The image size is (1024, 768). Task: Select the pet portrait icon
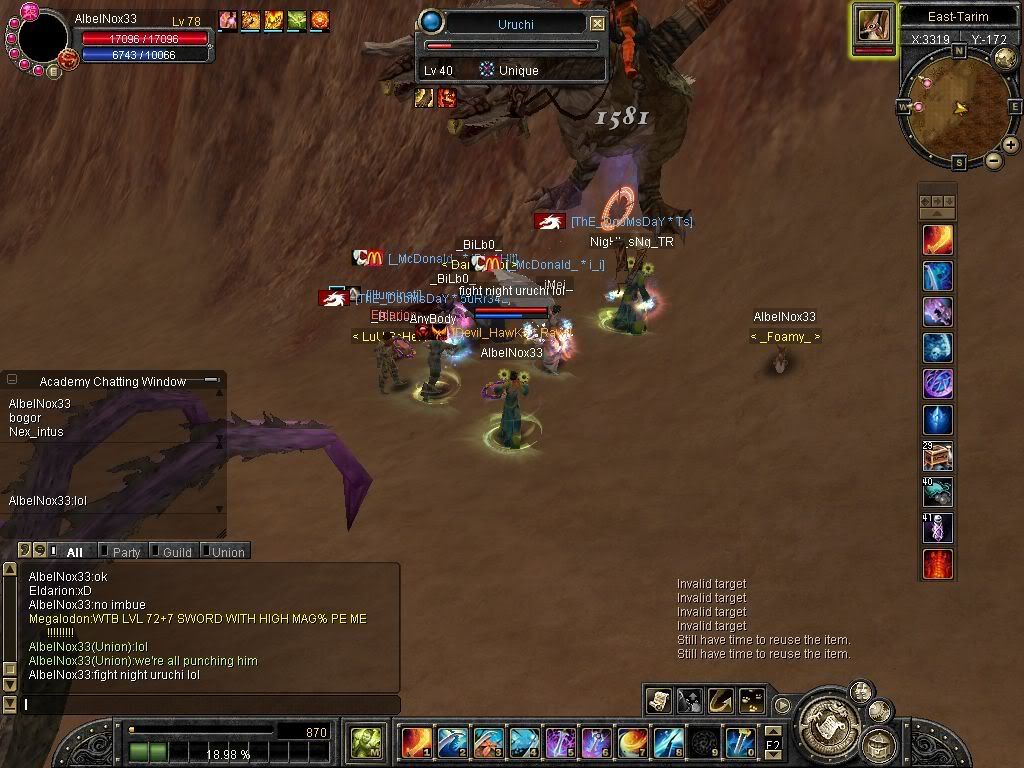pos(873,25)
